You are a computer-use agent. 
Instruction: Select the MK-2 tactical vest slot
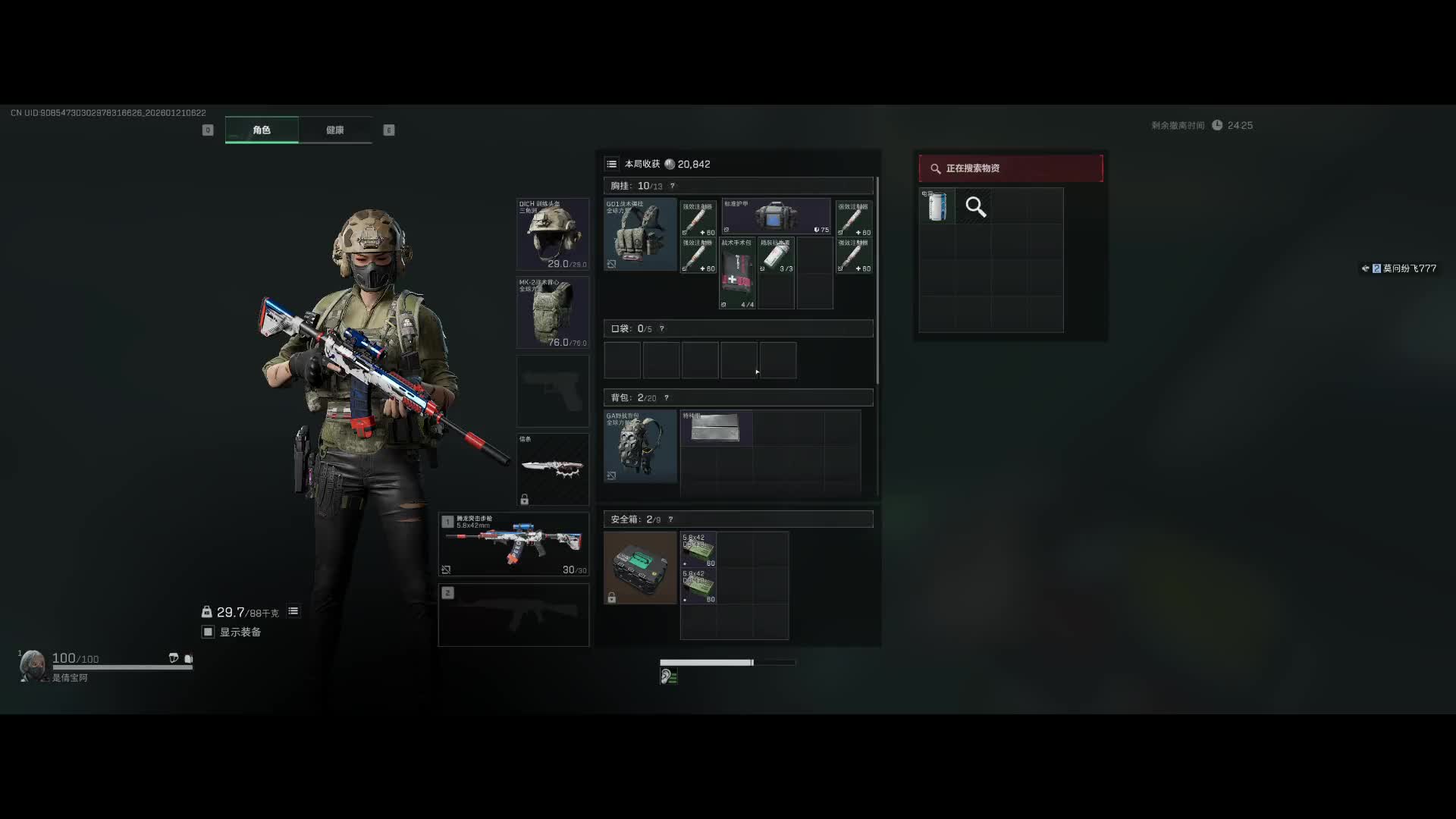coord(552,312)
